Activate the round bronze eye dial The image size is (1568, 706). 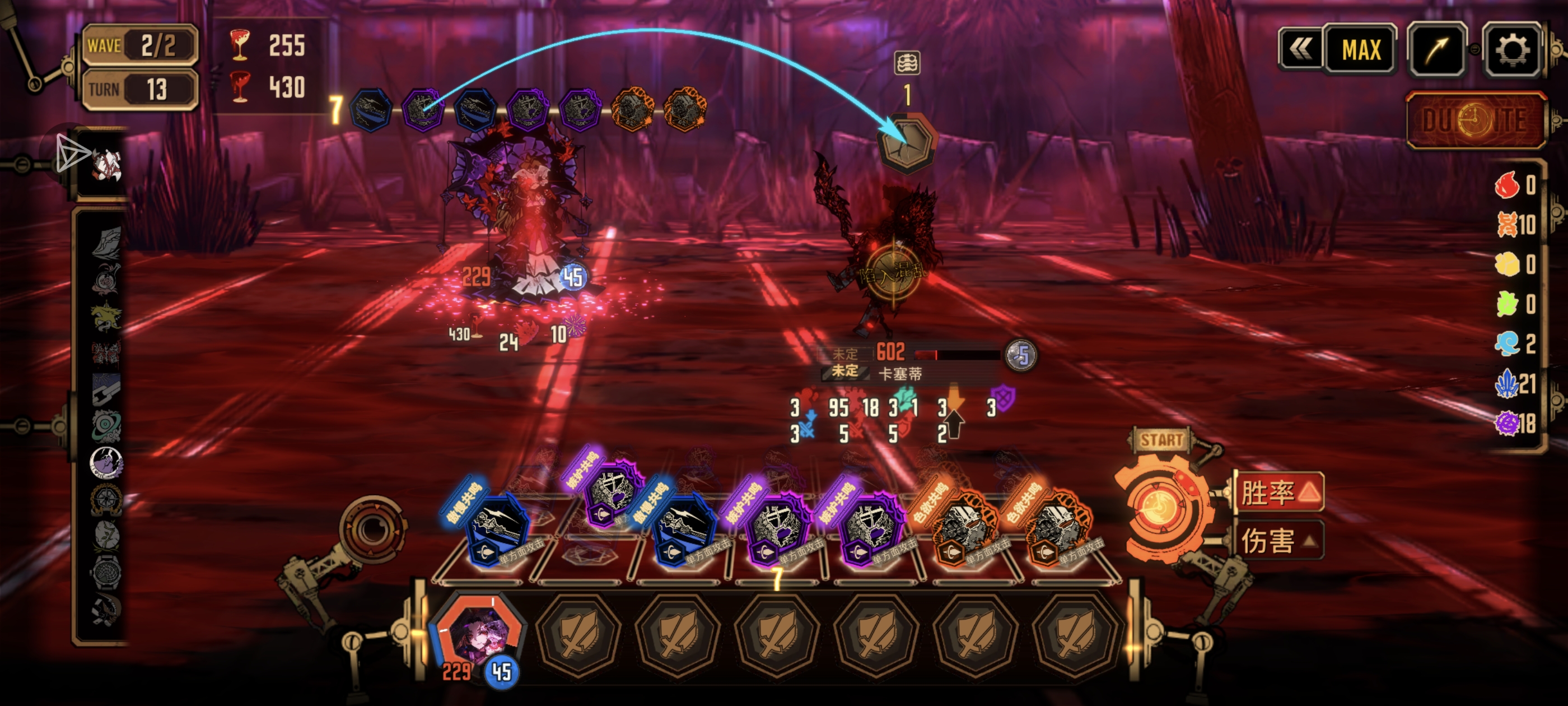372,529
